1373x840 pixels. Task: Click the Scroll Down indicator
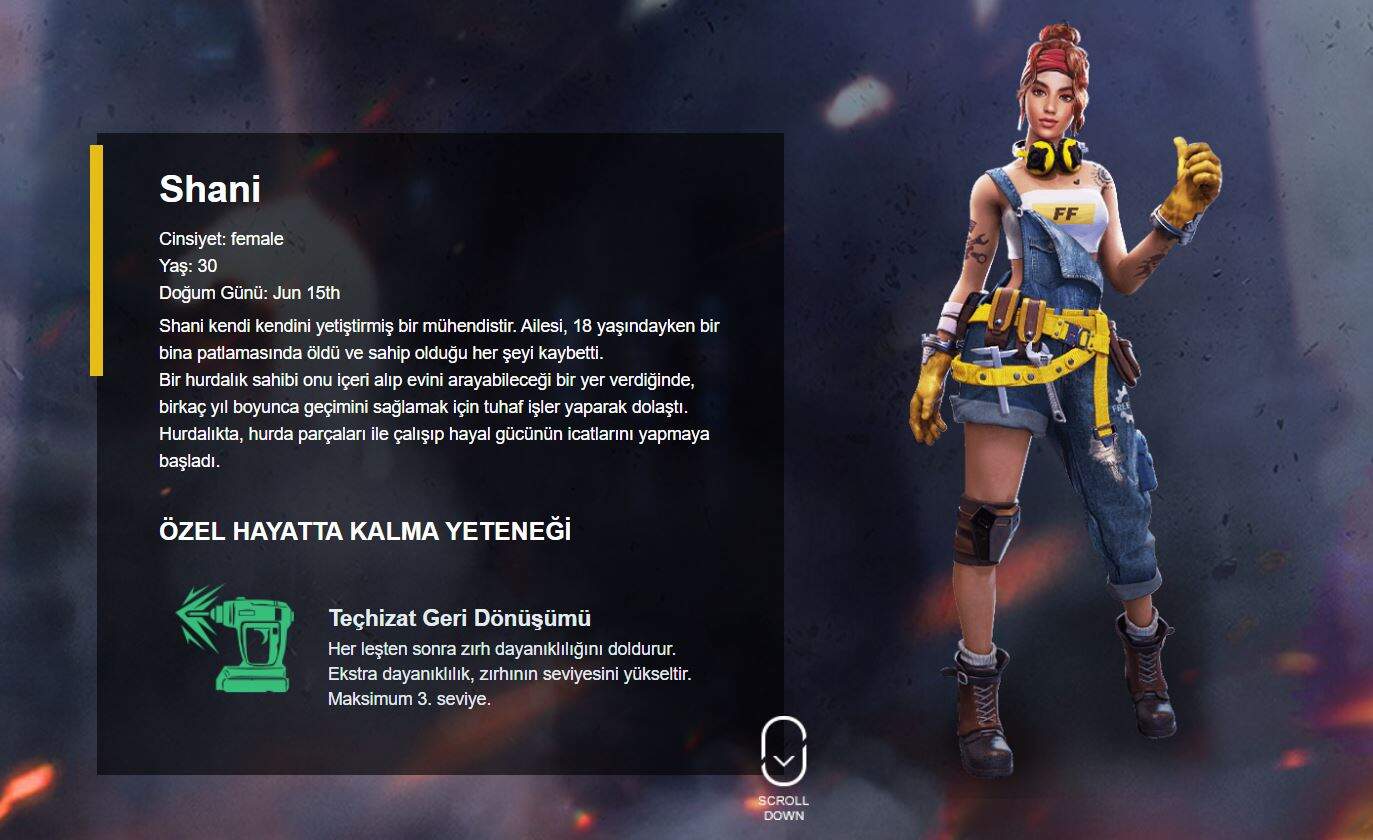(783, 754)
